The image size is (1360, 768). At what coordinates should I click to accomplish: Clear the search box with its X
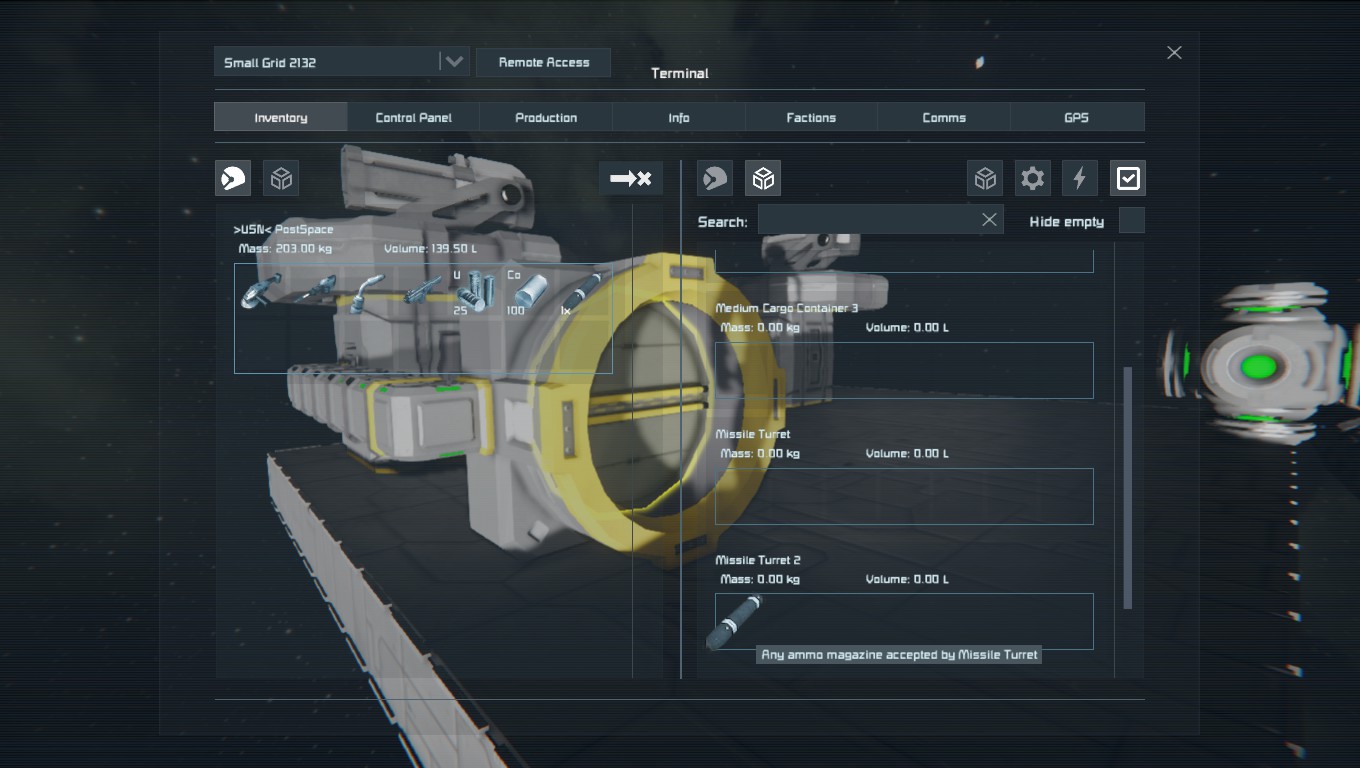(x=989, y=220)
